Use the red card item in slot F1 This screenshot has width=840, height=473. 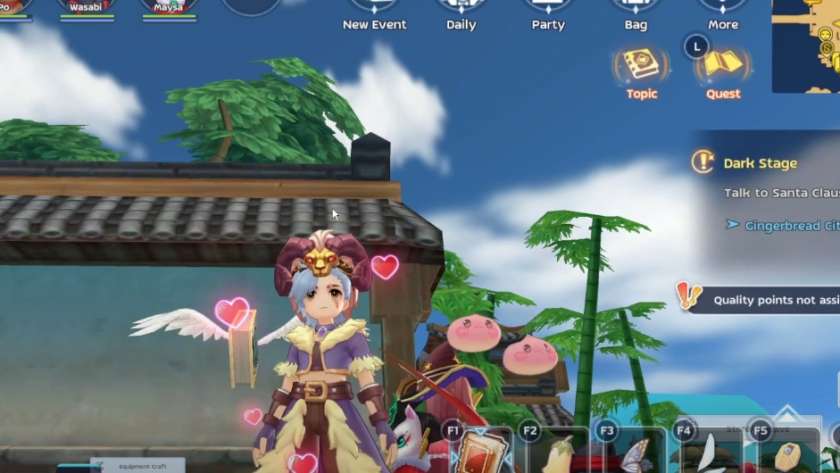tap(478, 452)
